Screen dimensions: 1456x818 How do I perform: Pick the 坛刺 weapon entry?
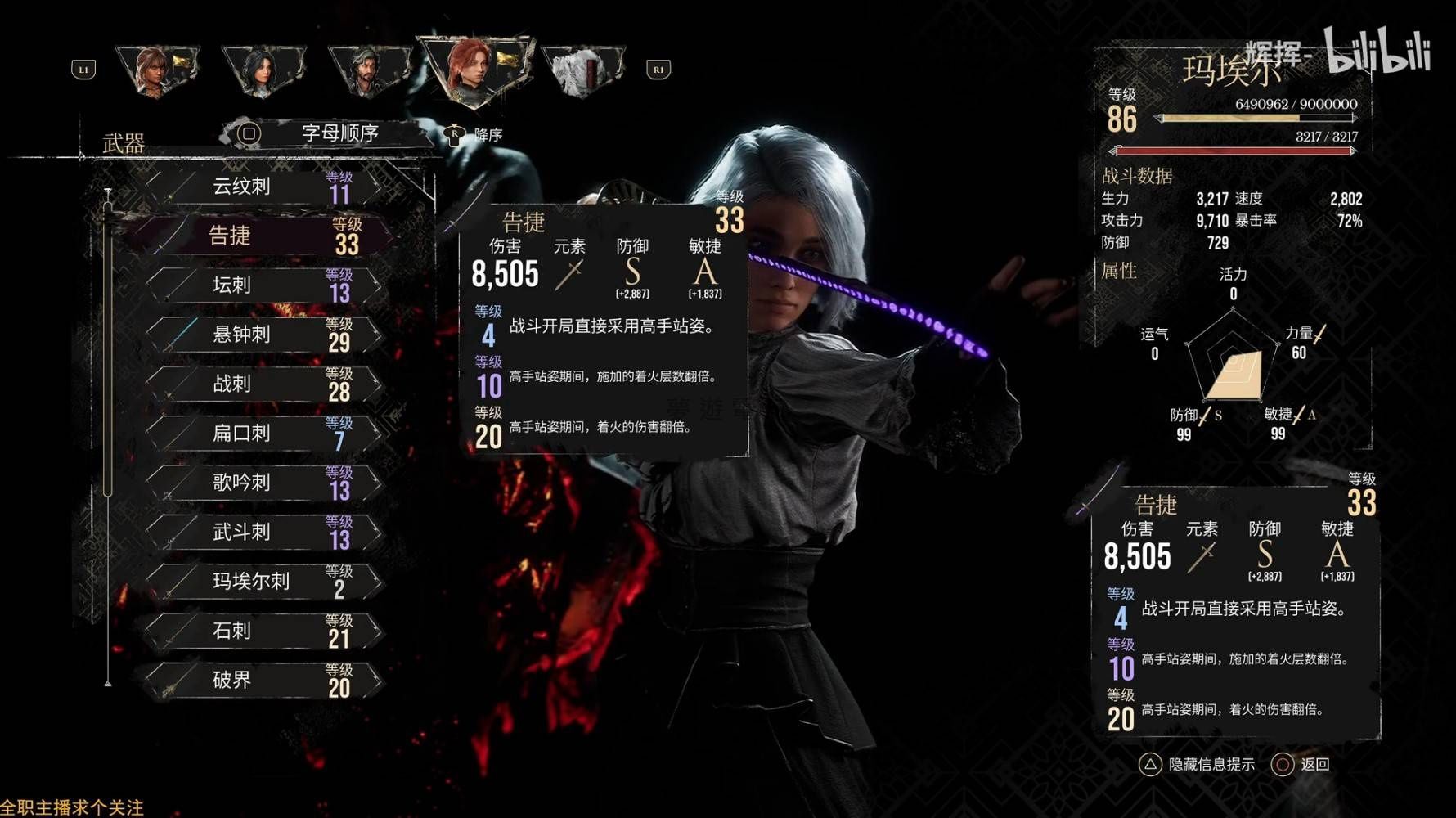click(262, 285)
